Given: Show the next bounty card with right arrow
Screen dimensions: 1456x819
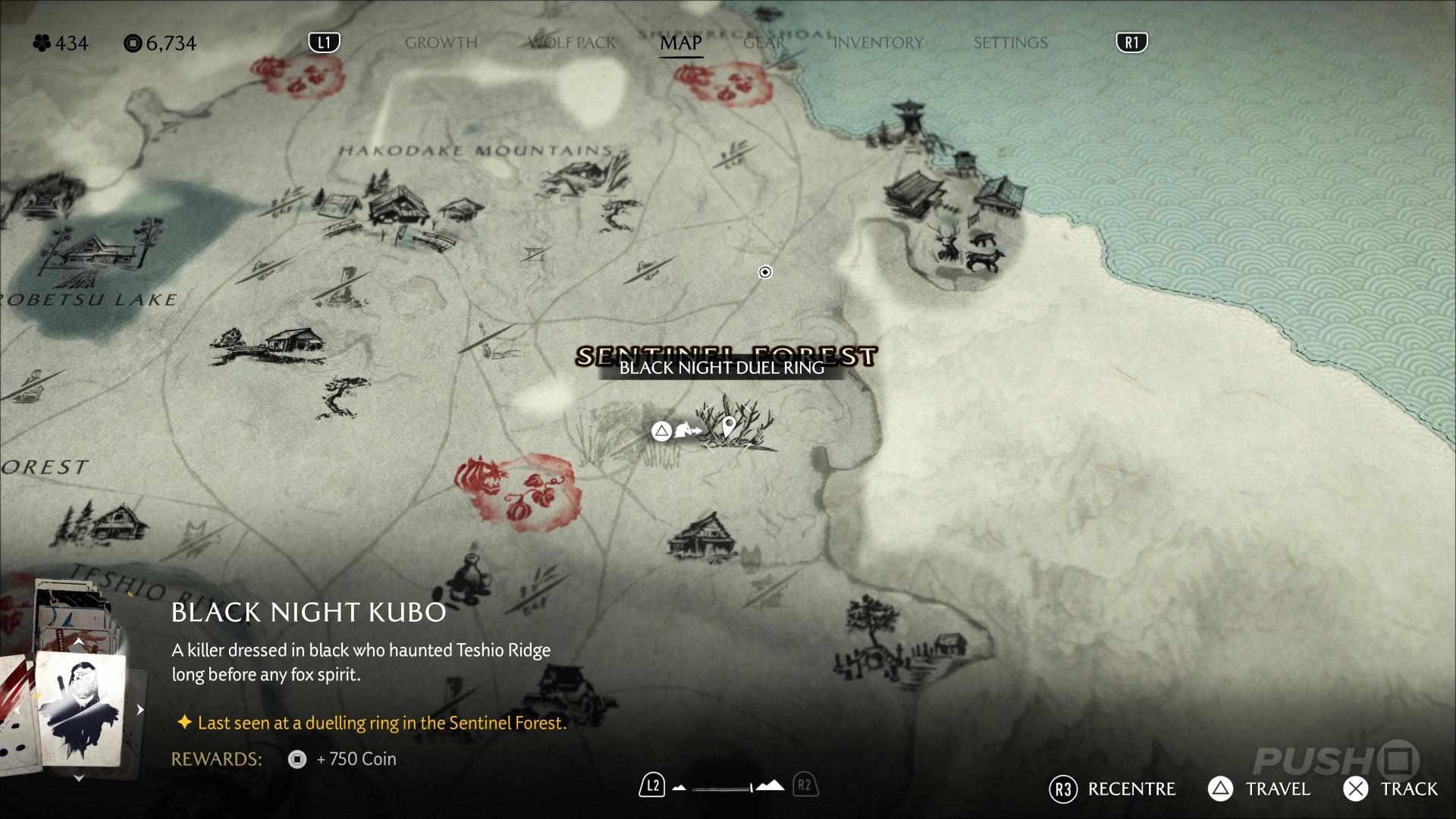Looking at the screenshot, I should (140, 710).
